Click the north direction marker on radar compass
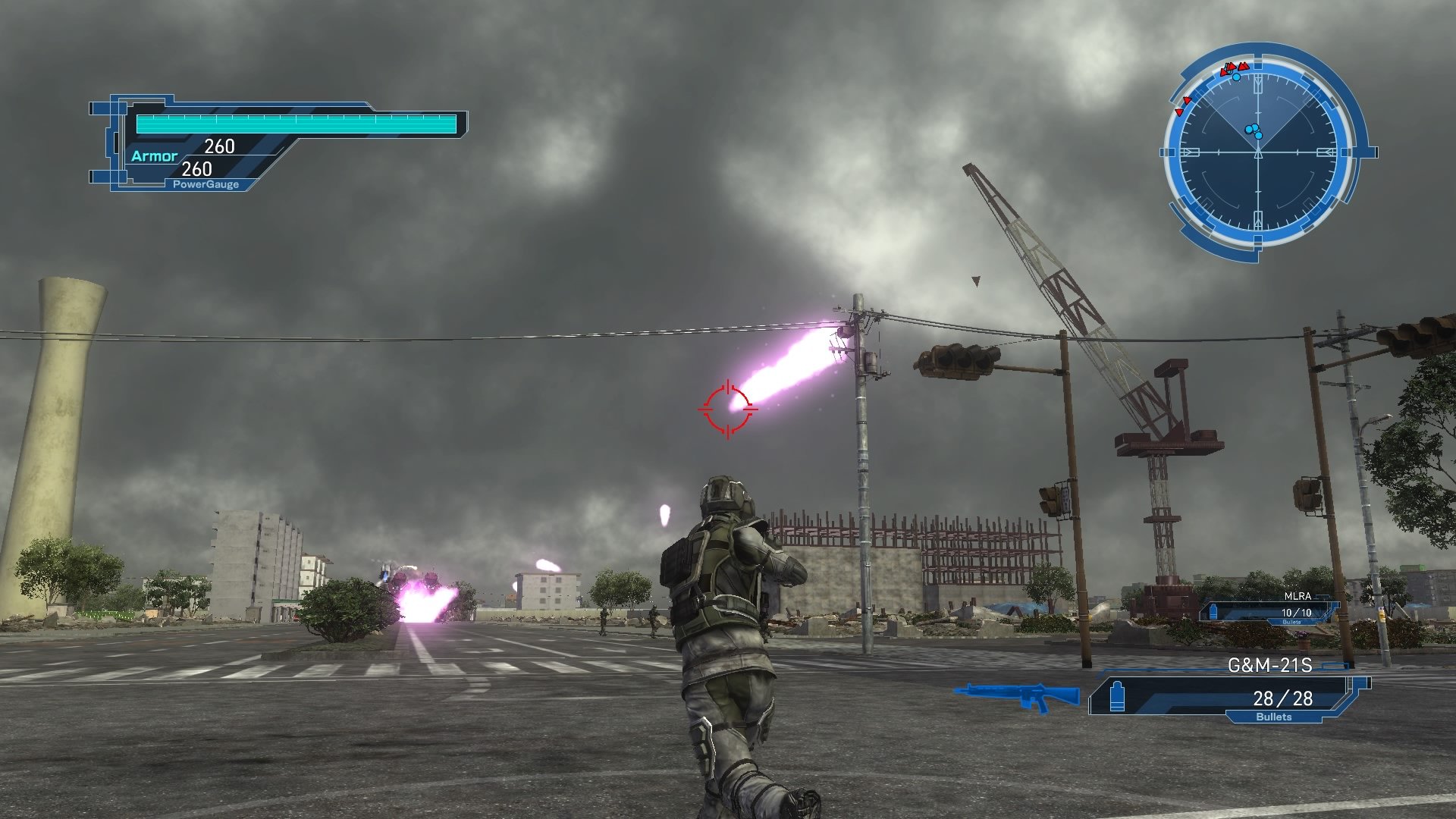 [x=1257, y=85]
